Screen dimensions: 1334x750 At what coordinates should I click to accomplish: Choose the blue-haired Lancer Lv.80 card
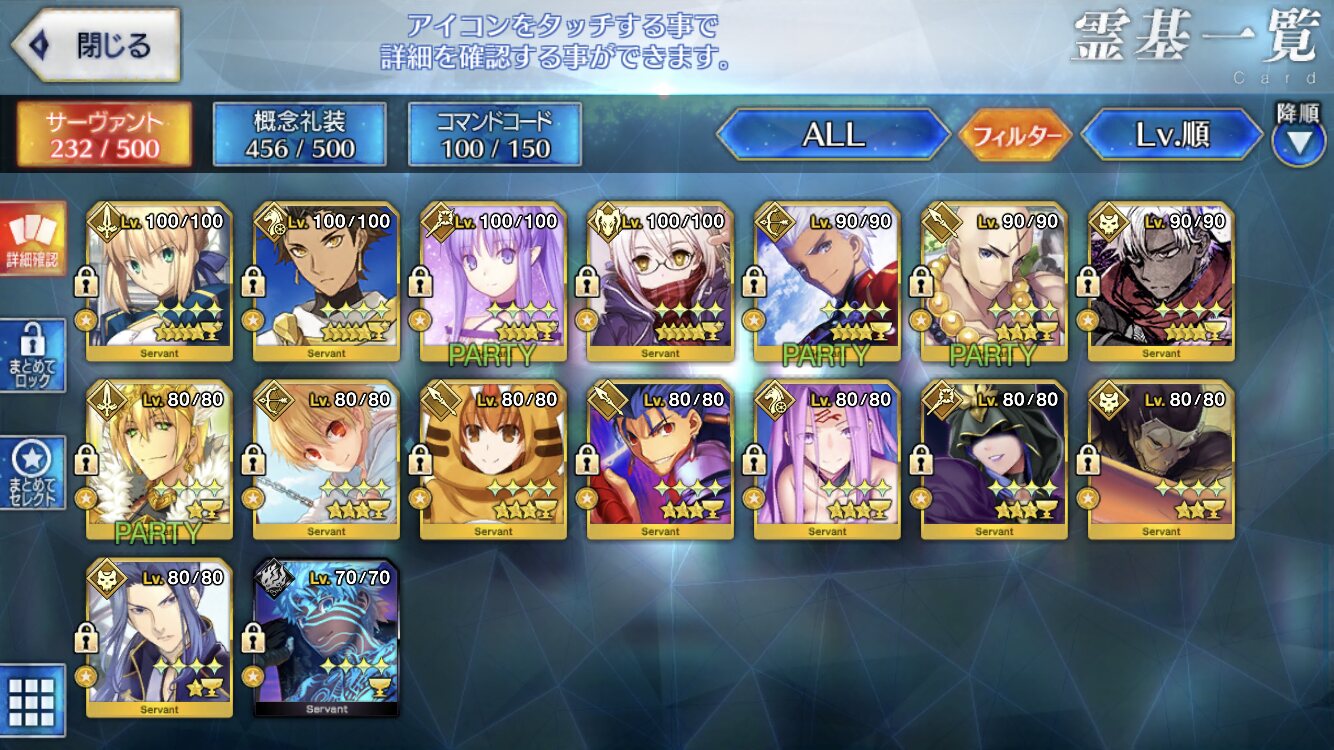coord(661,459)
